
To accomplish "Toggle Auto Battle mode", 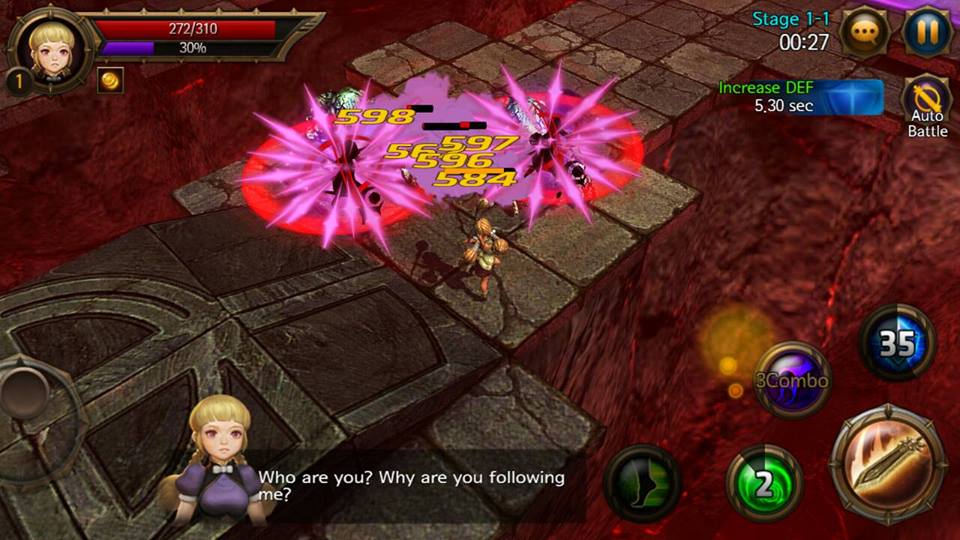I will 926,104.
